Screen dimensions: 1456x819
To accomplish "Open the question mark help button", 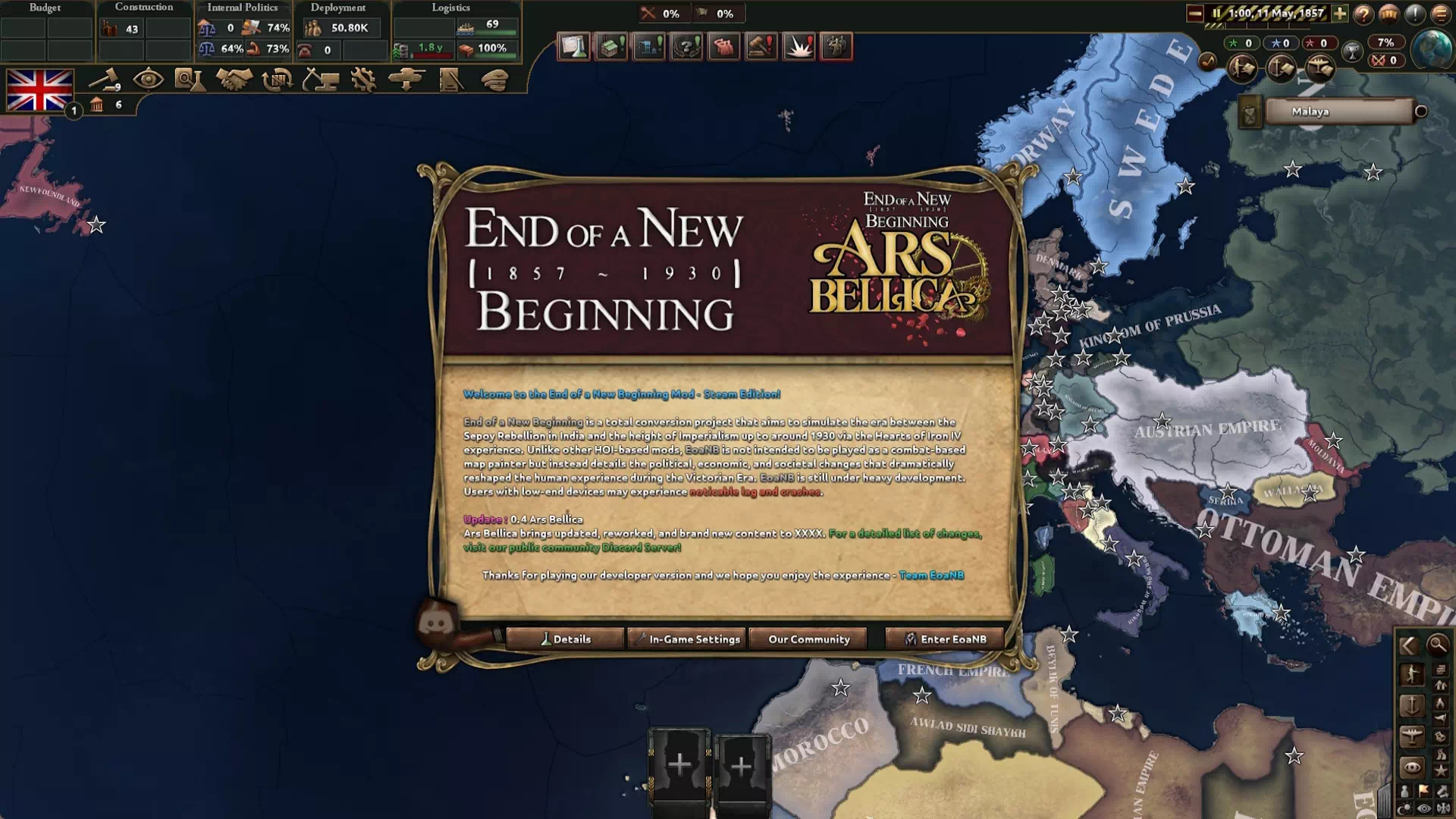I will 1363,14.
